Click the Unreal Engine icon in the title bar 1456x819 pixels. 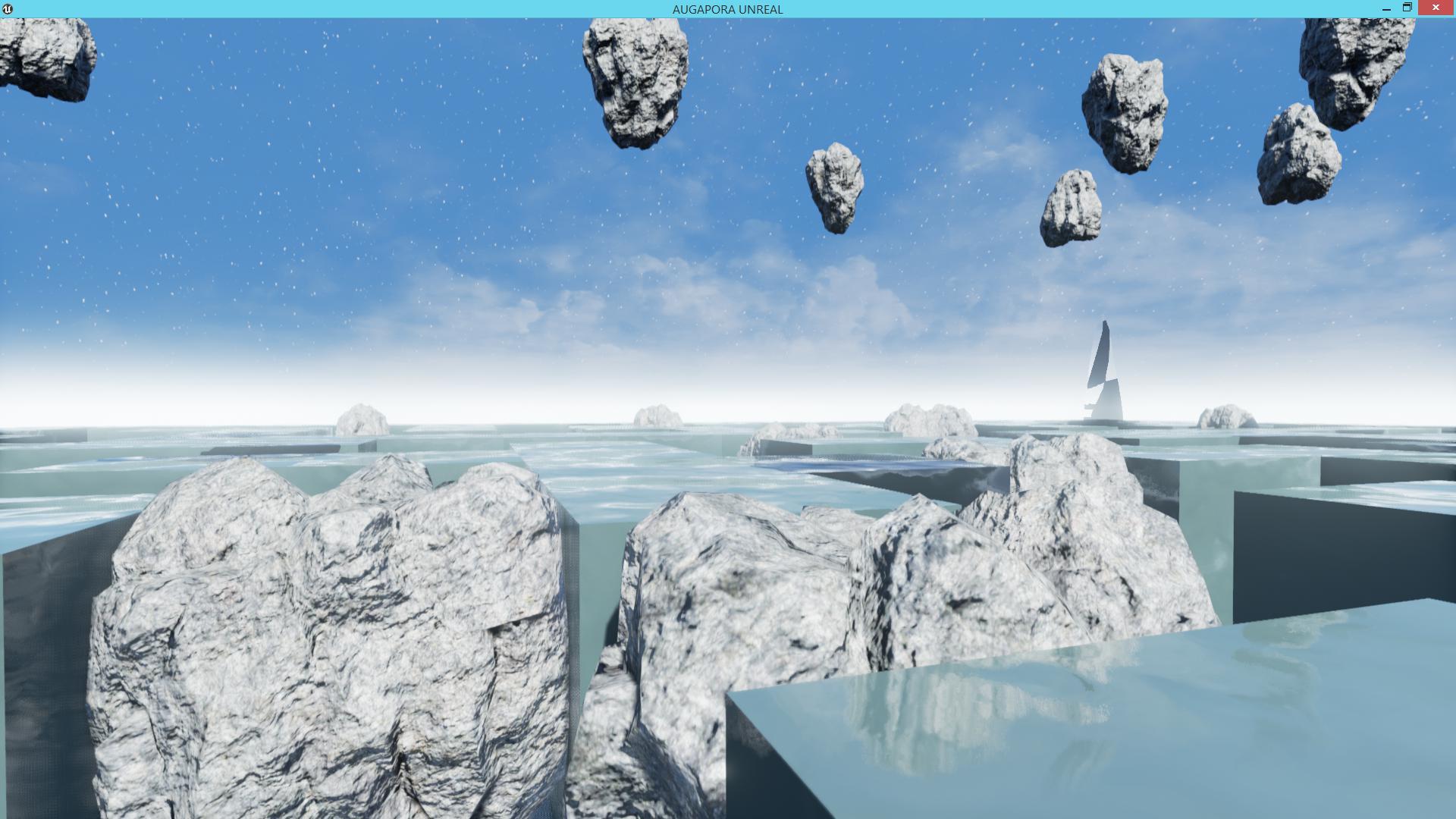pyautogui.click(x=8, y=9)
